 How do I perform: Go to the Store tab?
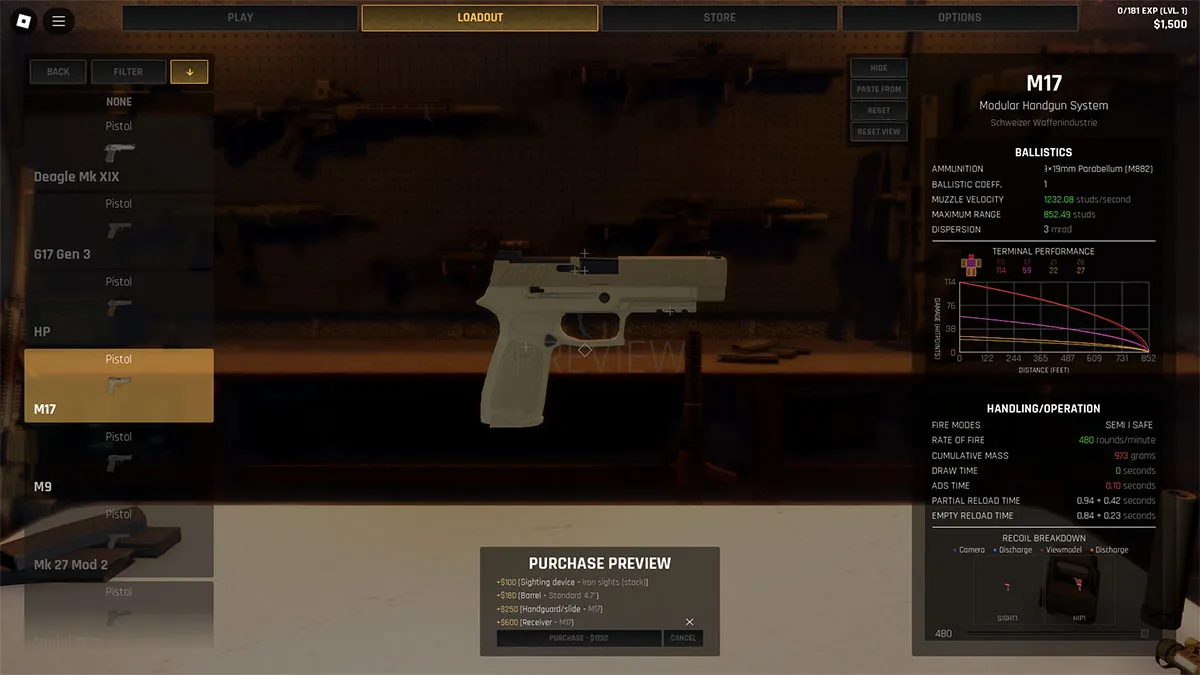[x=719, y=18]
